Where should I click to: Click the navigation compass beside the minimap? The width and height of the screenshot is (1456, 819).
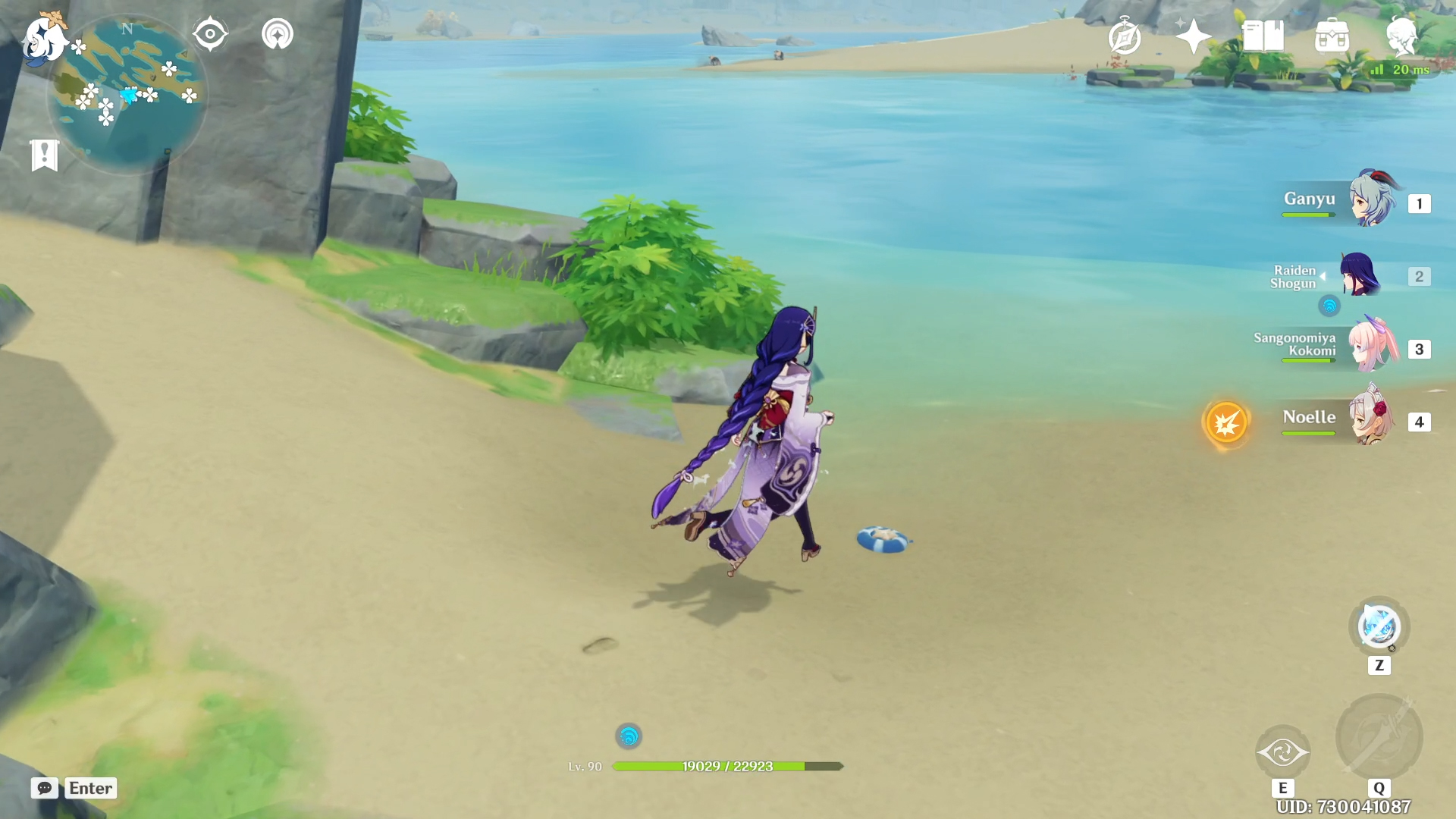point(209,32)
